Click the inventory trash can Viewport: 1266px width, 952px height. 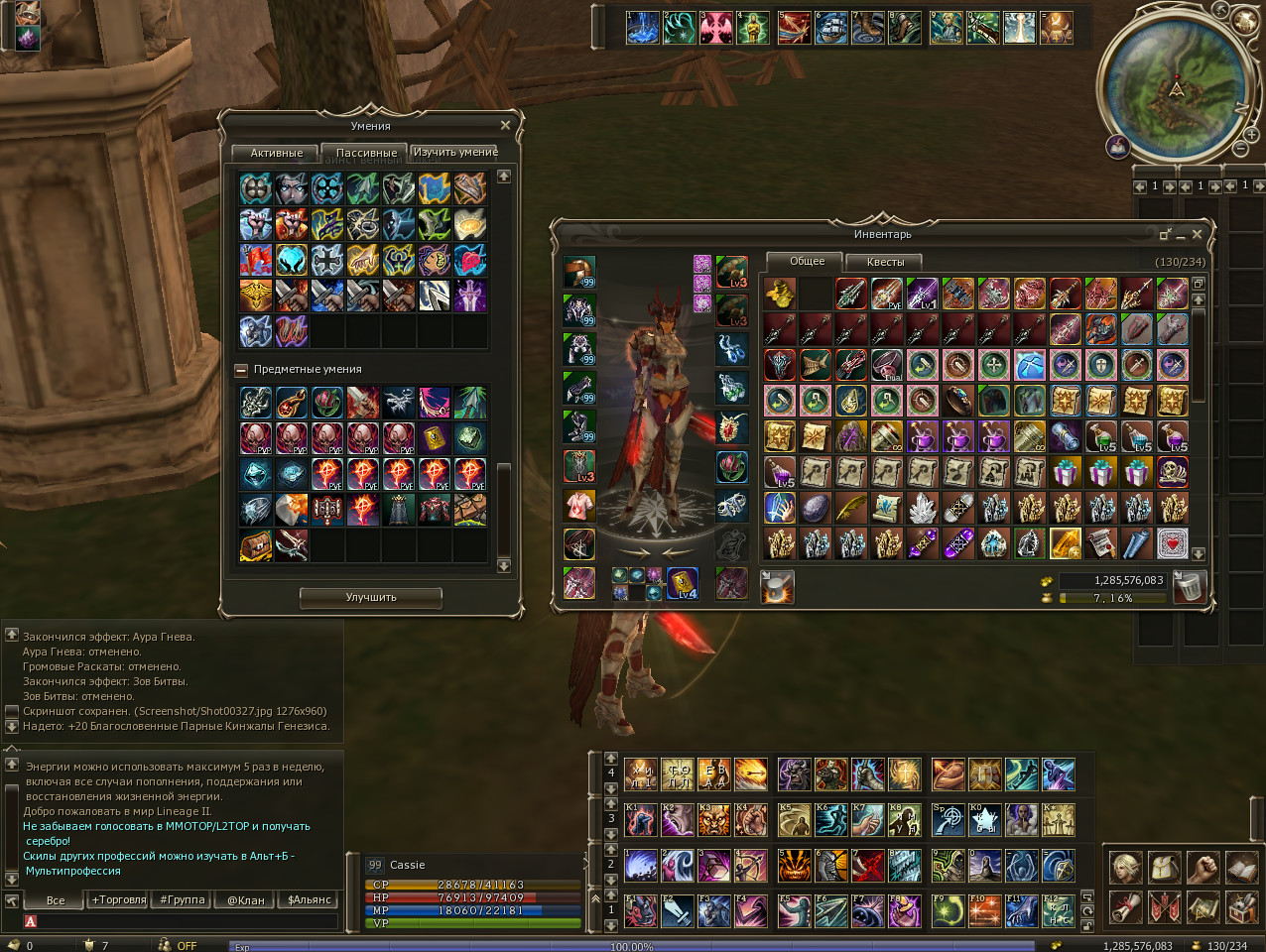pyautogui.click(x=1189, y=586)
